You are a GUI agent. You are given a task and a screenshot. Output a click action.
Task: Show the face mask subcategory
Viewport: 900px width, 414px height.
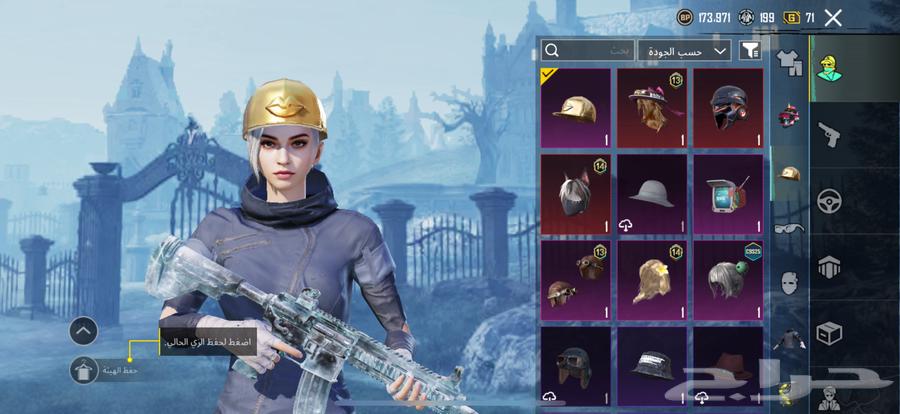(790, 282)
